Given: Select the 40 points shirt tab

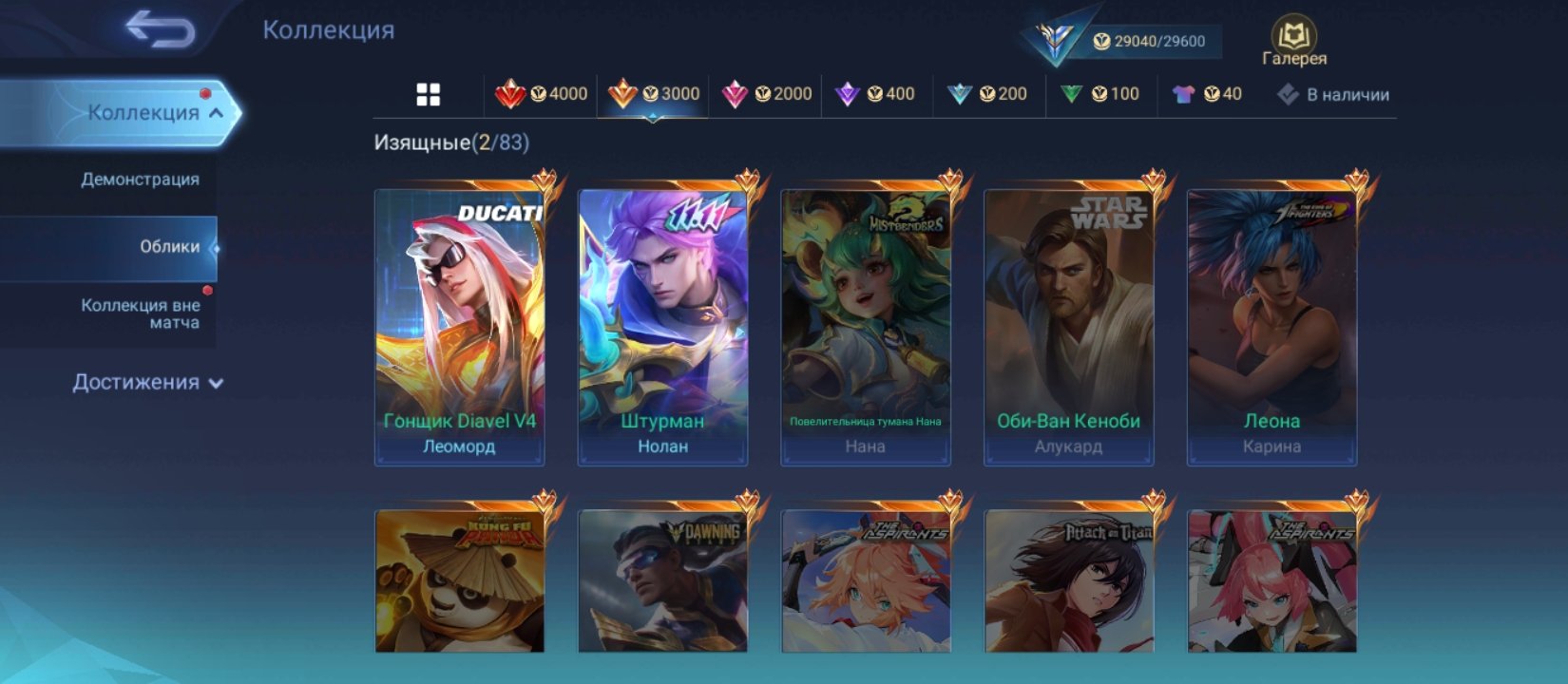Looking at the screenshot, I should (x=1208, y=94).
